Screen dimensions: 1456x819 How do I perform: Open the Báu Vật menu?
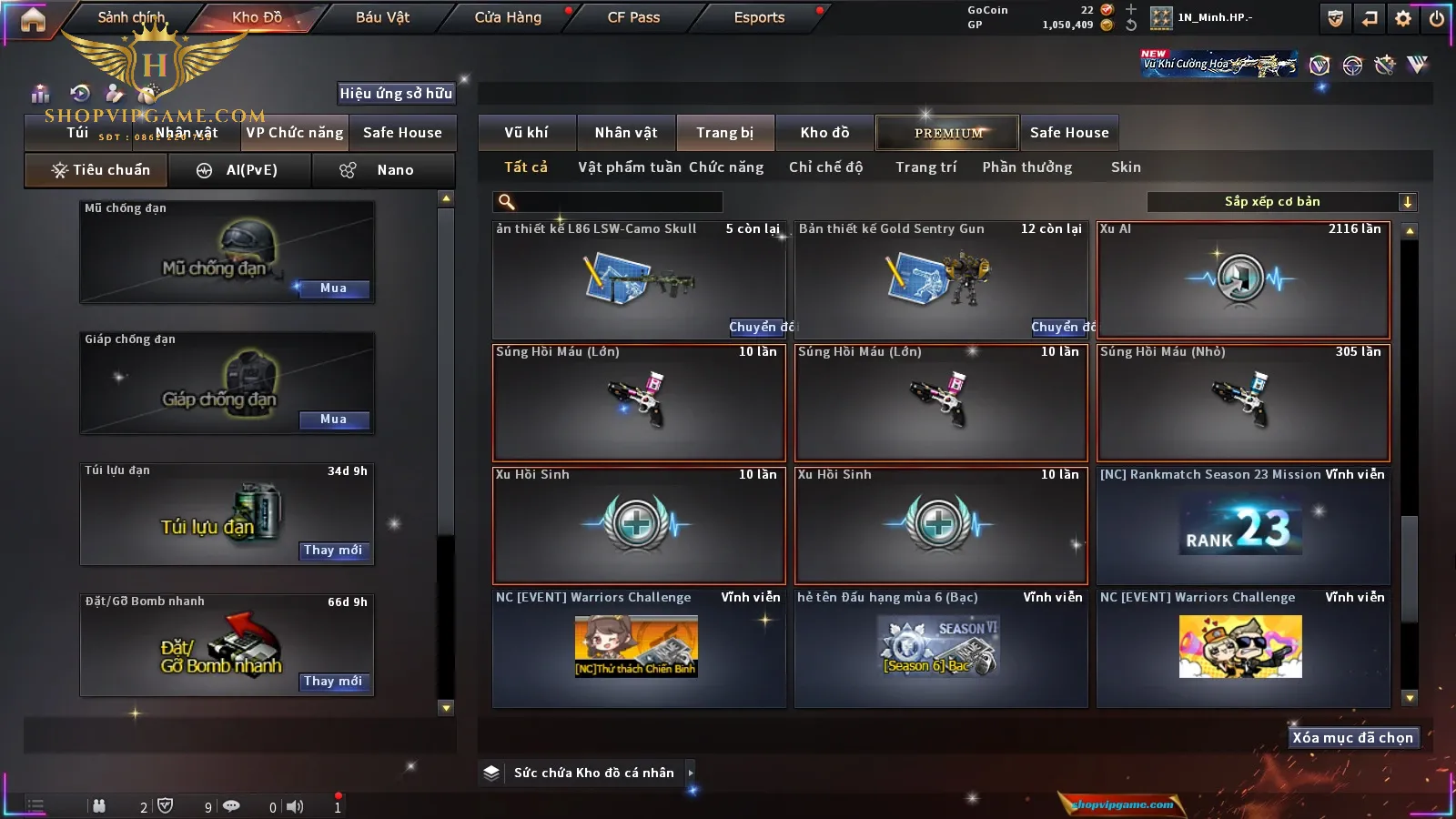pyautogui.click(x=382, y=17)
